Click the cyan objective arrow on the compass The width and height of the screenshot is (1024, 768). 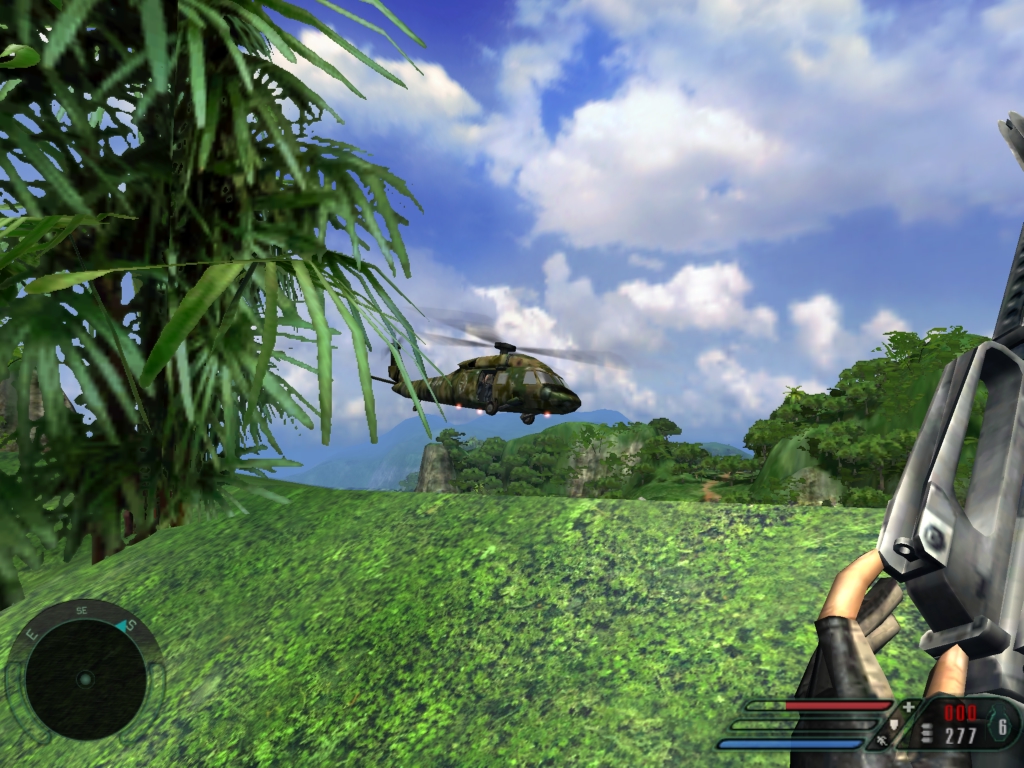pyautogui.click(x=123, y=626)
